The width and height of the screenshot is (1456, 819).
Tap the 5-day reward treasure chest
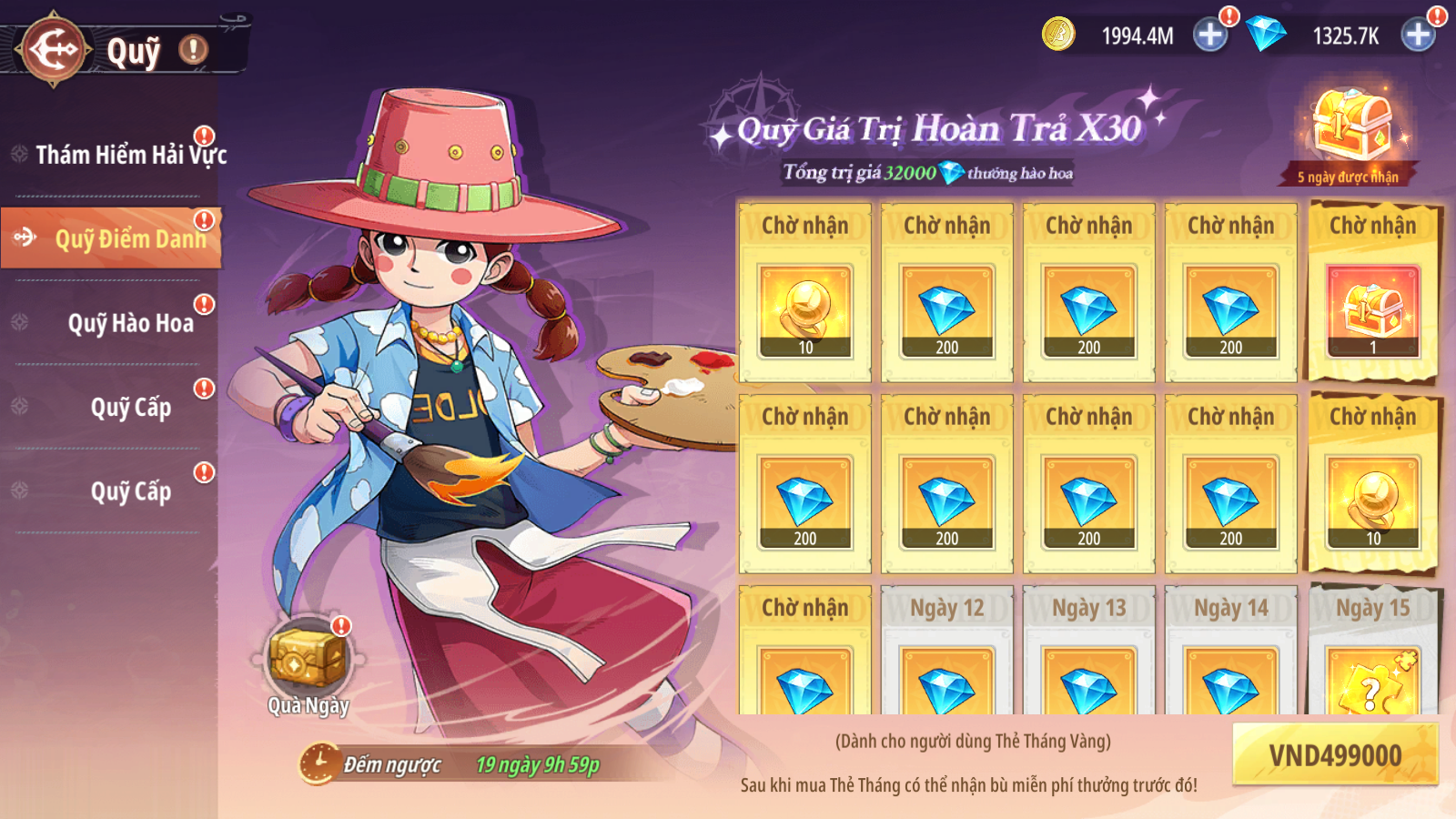click(x=1351, y=127)
